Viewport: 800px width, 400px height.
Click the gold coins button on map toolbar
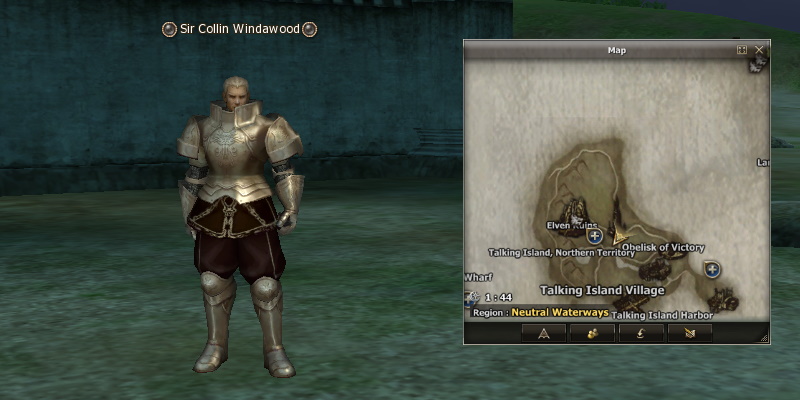pos(592,333)
